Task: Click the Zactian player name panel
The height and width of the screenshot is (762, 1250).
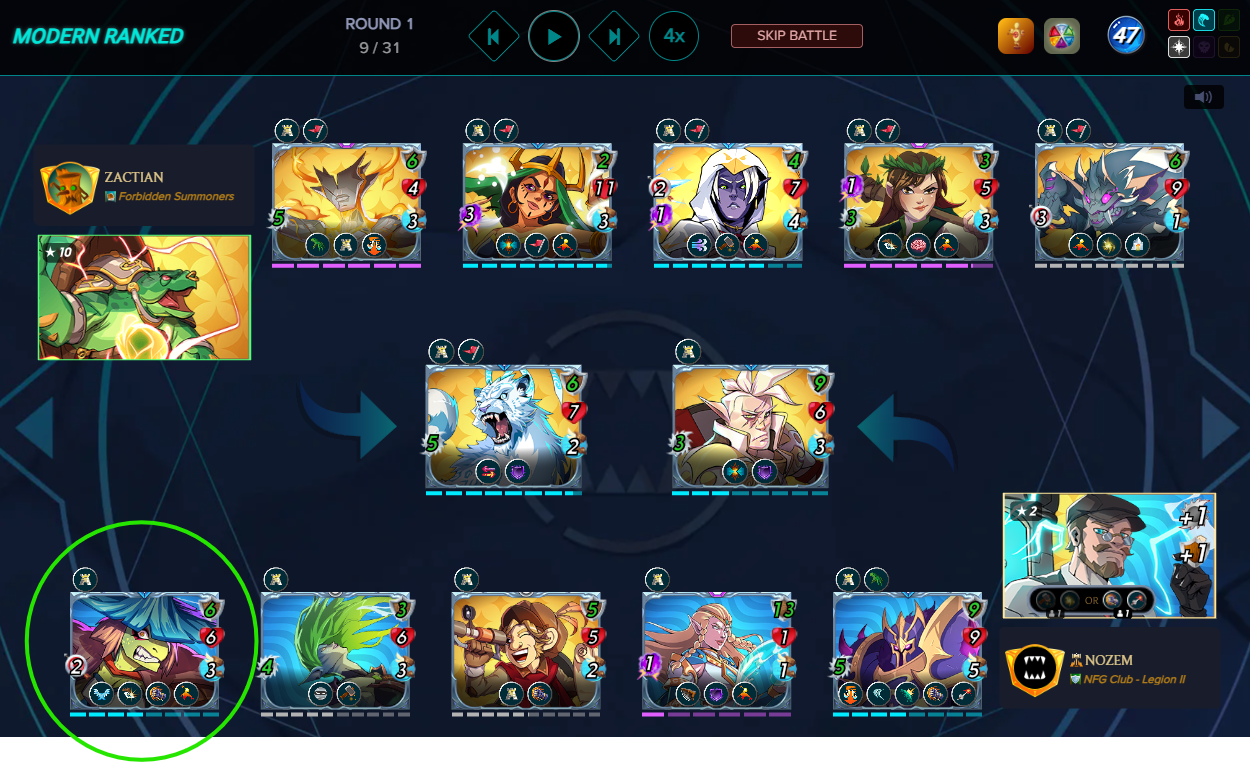Action: click(x=144, y=186)
